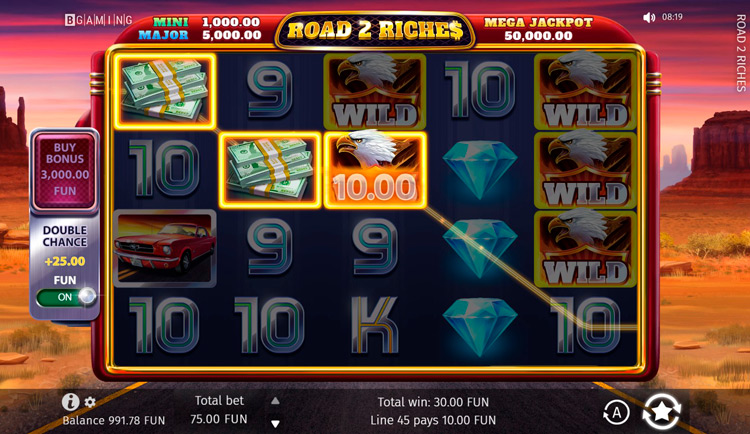Open settings via the gear icon
This screenshot has height=434, width=750.
click(x=90, y=402)
